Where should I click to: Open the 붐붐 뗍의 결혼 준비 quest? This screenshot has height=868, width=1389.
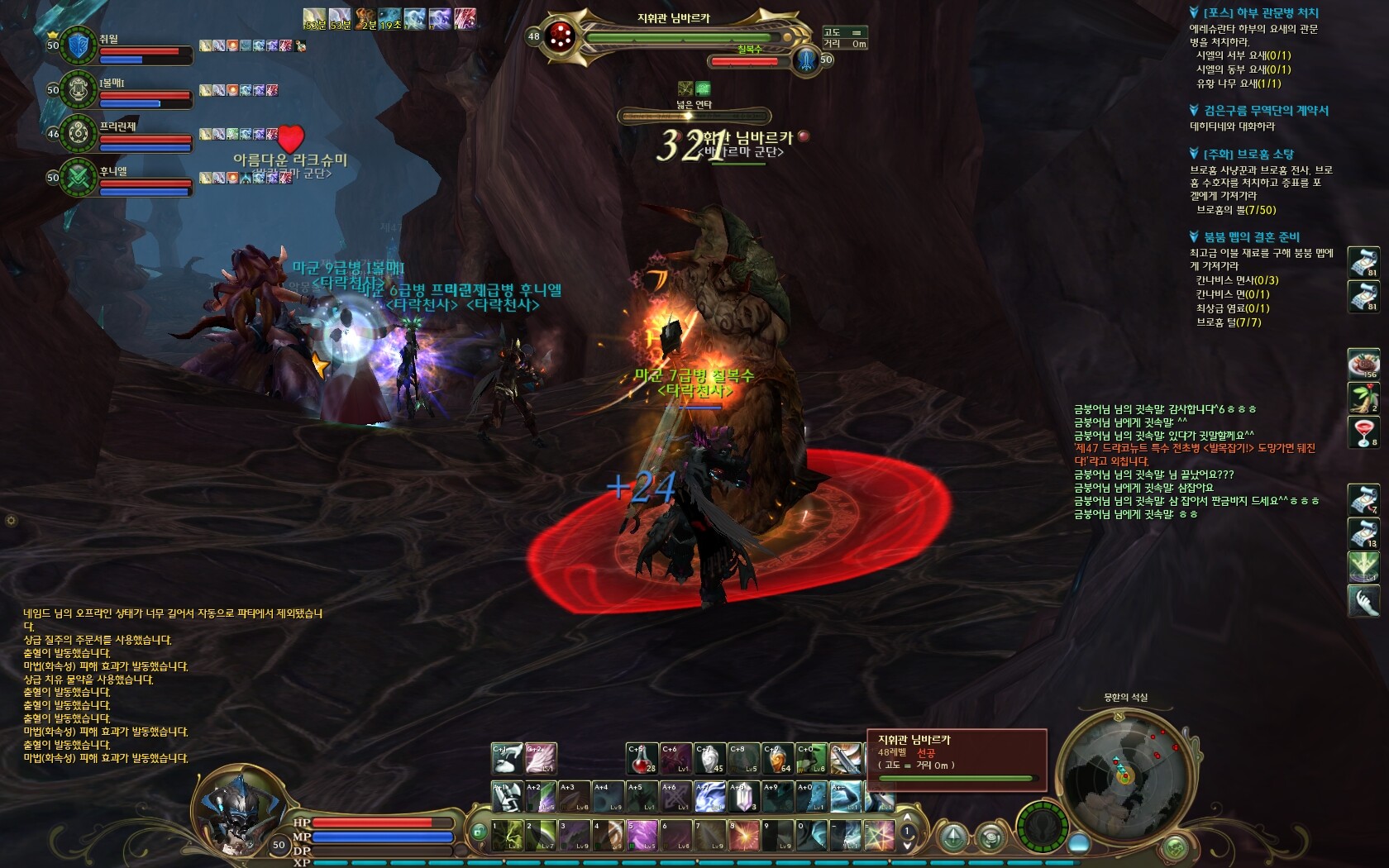1251,237
